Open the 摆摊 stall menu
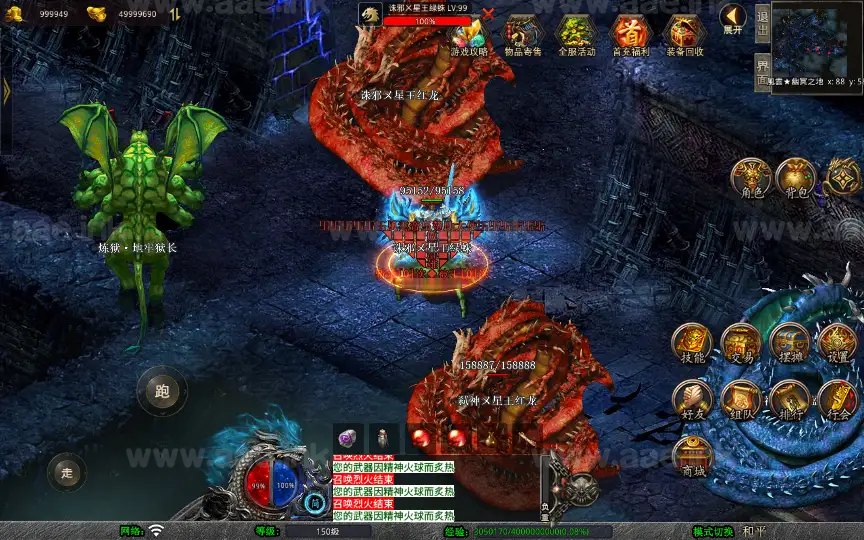This screenshot has width=864, height=540. (790, 344)
